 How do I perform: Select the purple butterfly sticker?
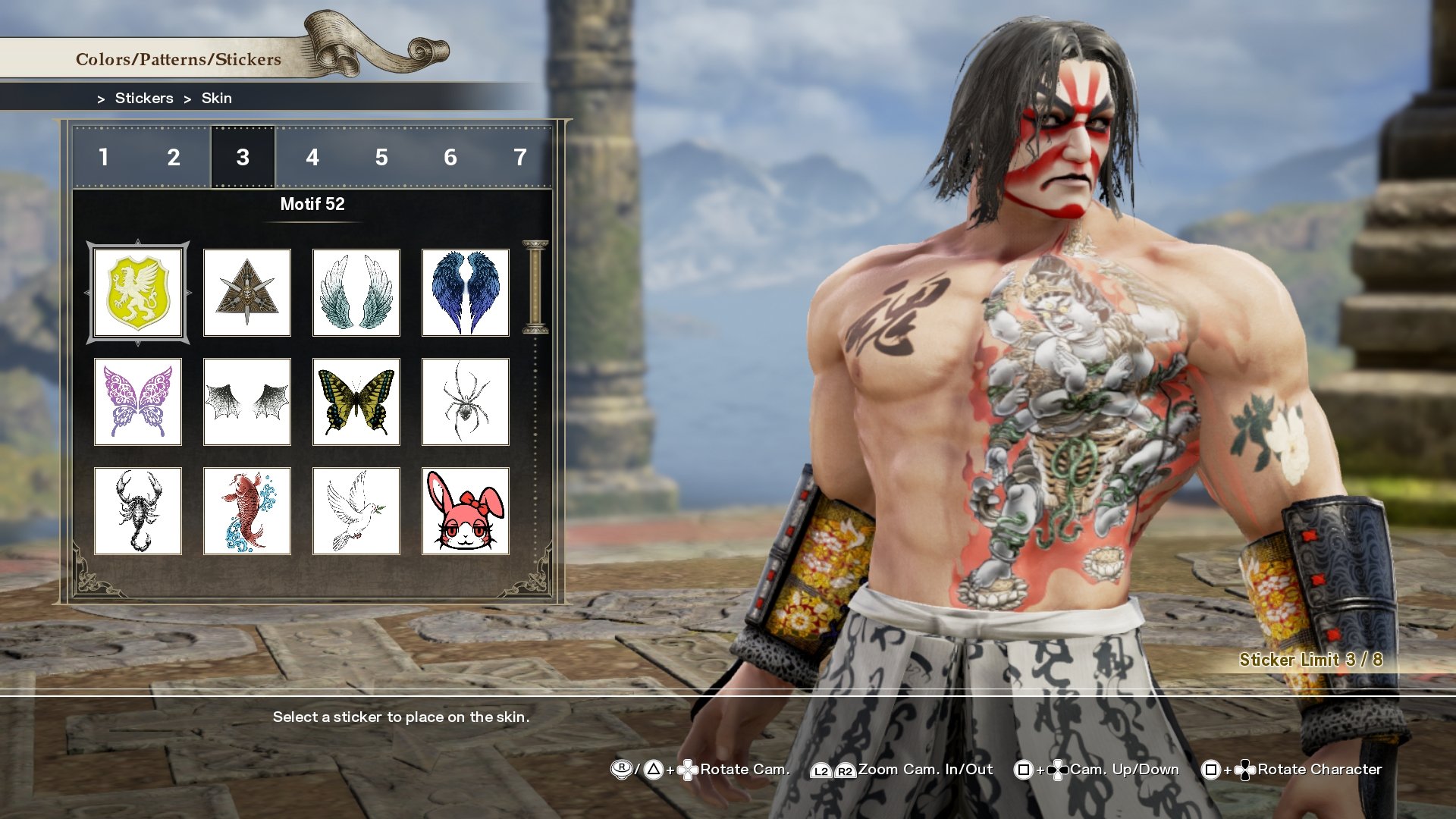138,401
